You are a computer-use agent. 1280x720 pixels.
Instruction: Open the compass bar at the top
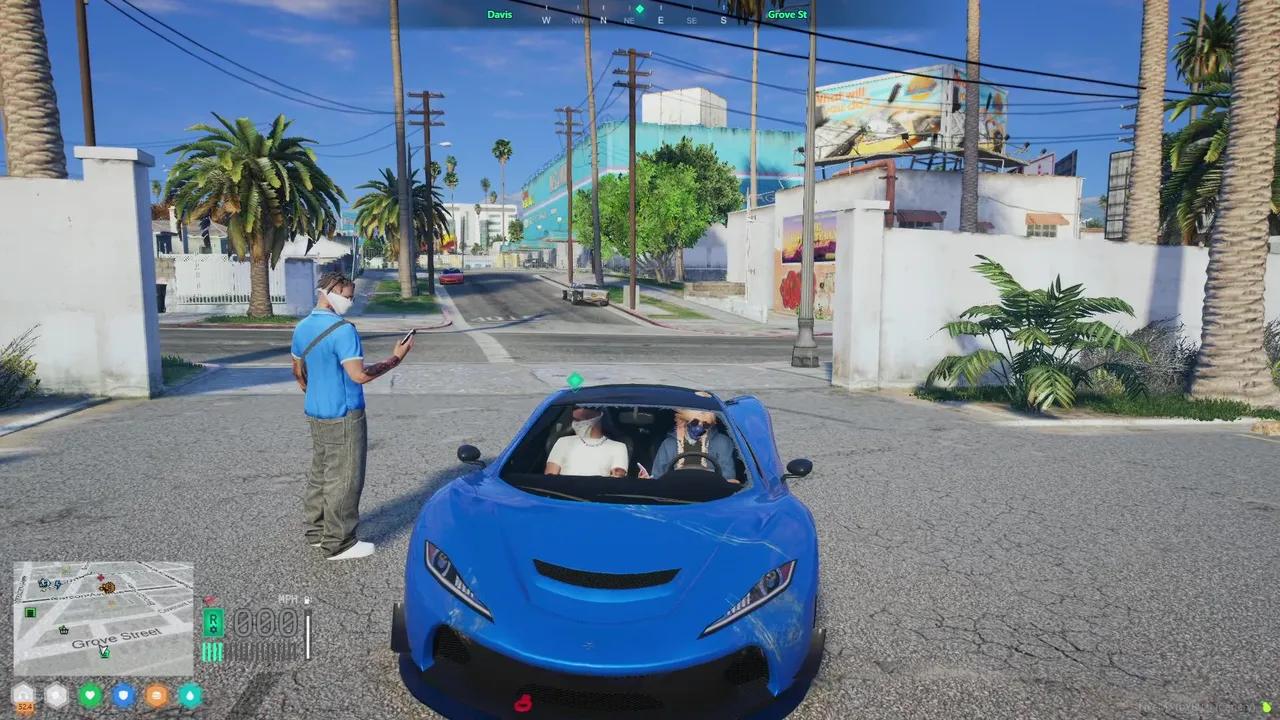634,19
